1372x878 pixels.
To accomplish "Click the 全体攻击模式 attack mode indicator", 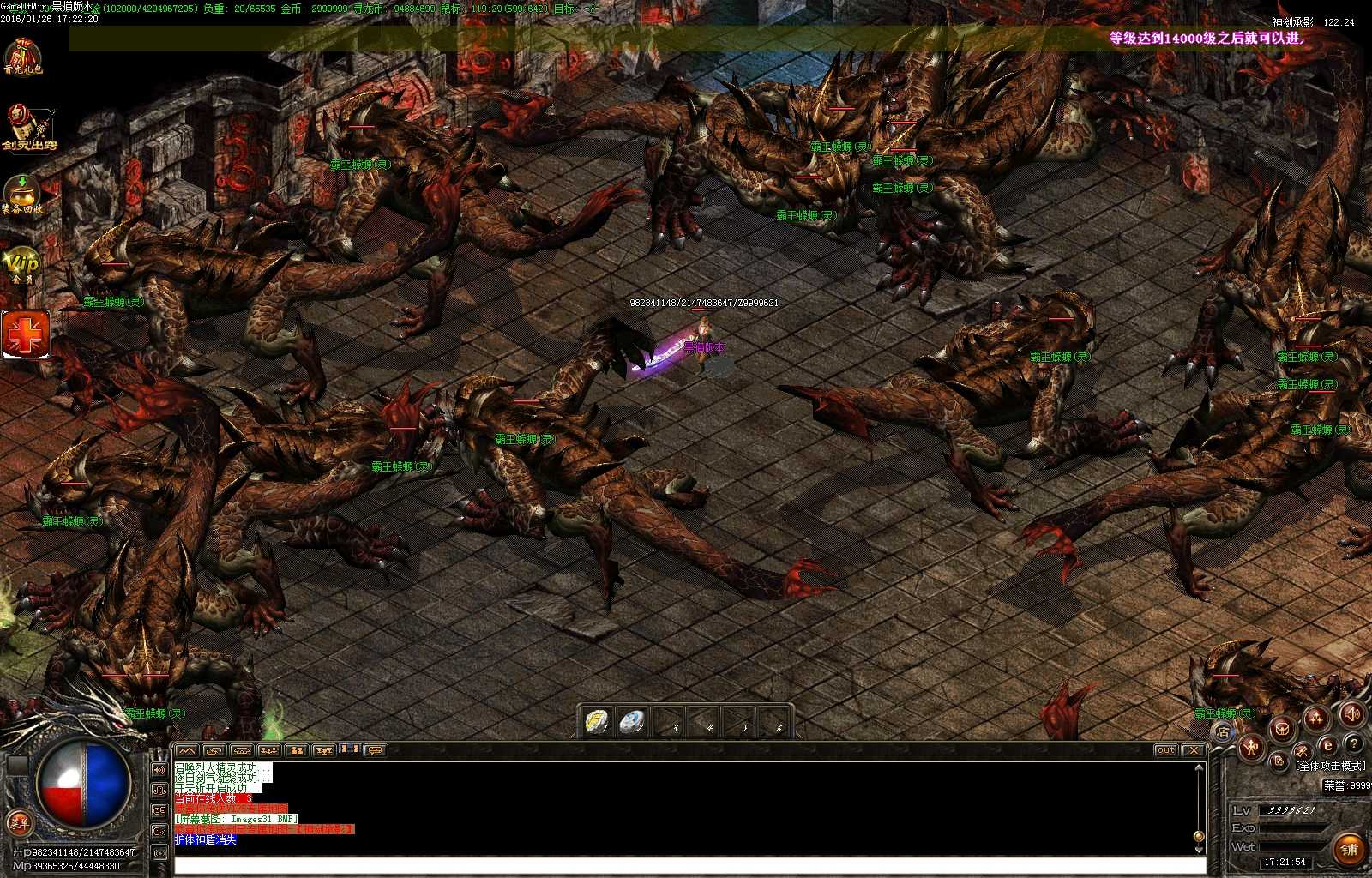I will [1330, 766].
